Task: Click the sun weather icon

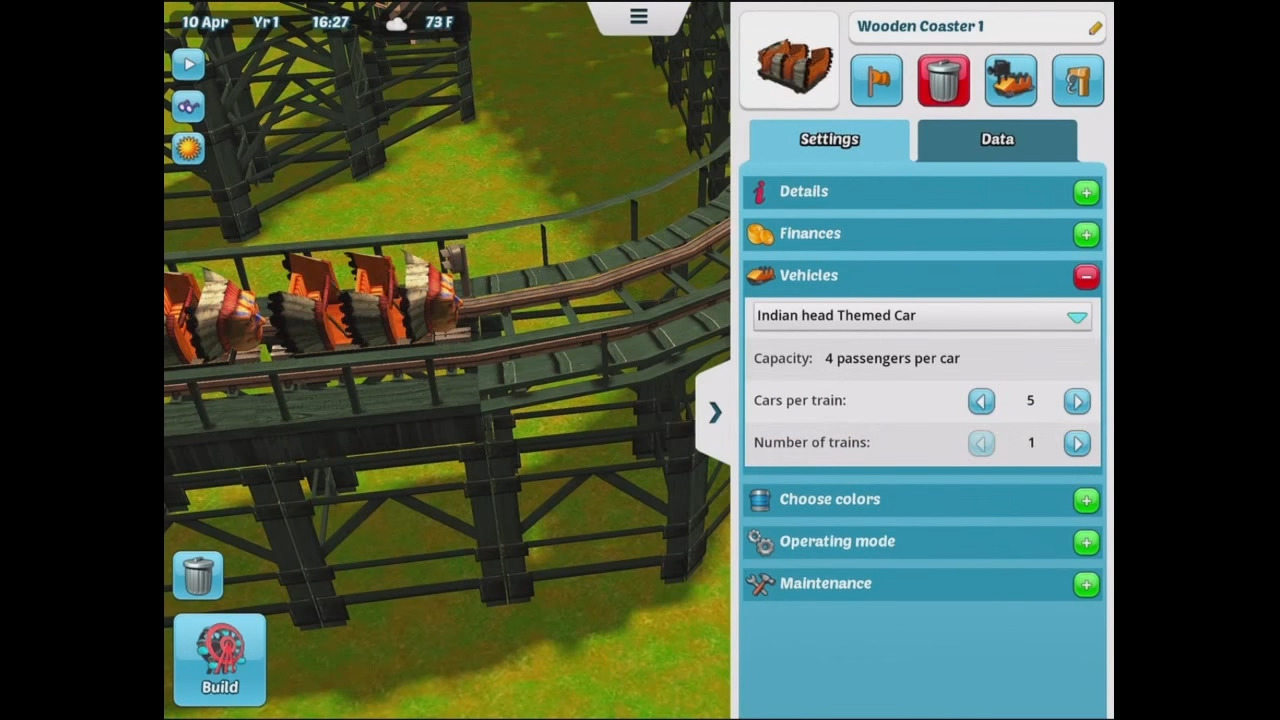Action: click(x=189, y=148)
